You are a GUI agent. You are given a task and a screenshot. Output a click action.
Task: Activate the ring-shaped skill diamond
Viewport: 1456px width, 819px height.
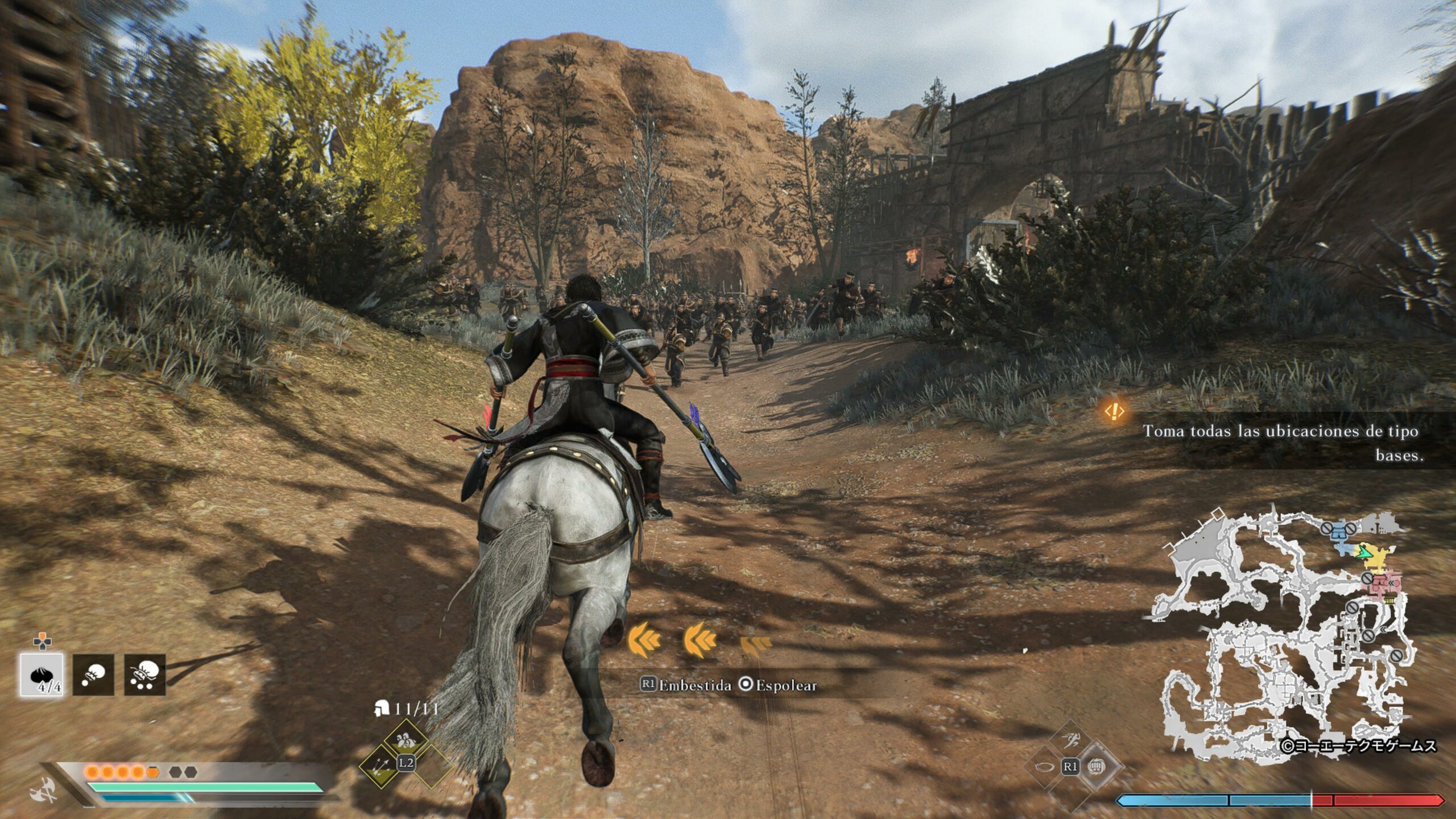pos(1044,767)
